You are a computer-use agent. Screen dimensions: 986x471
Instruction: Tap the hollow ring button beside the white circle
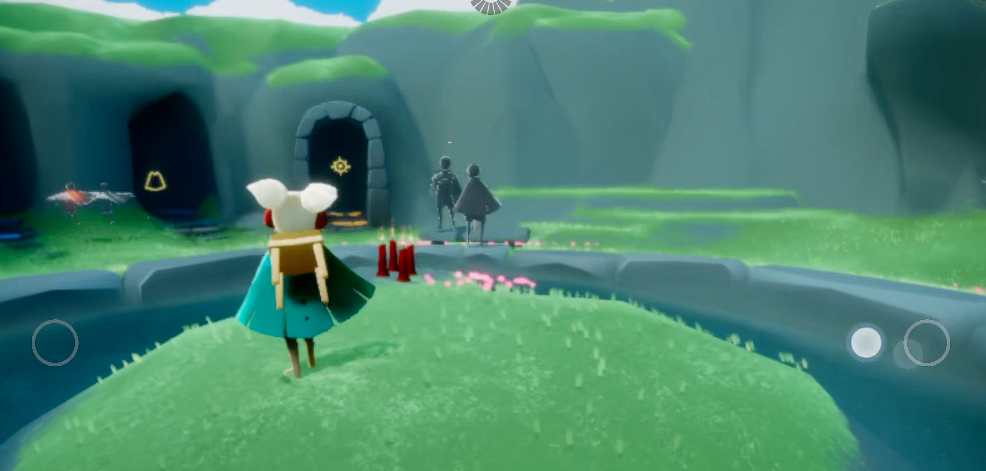click(927, 342)
